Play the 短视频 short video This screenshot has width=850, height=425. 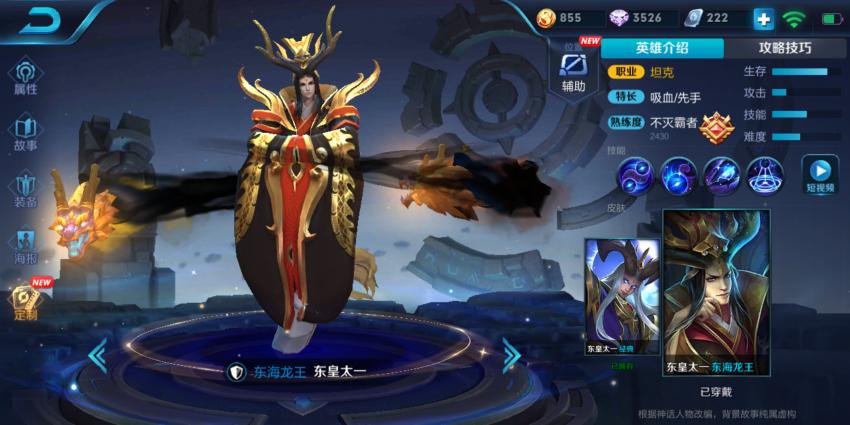(x=820, y=175)
